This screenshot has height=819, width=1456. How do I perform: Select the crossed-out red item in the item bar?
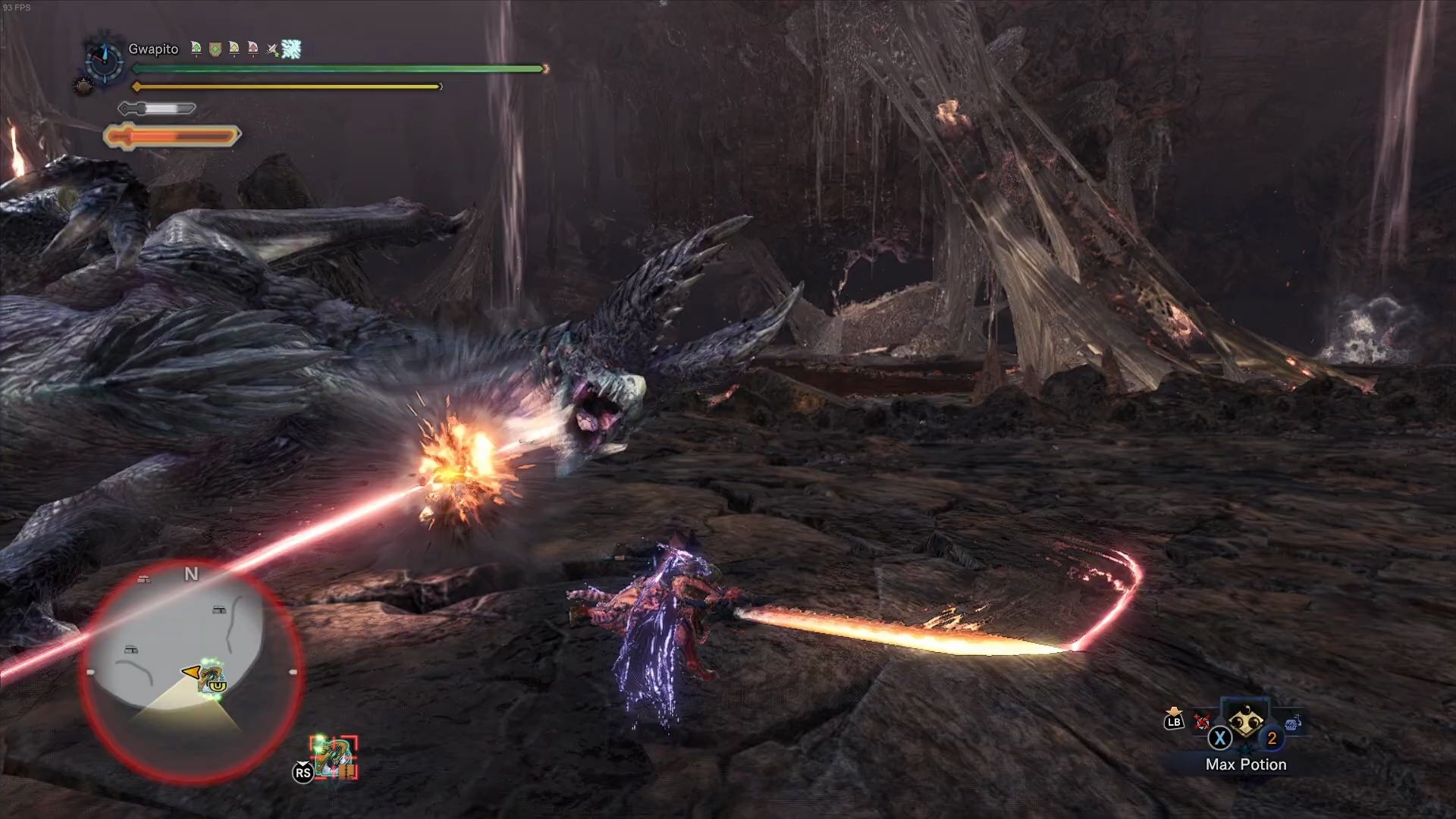point(1201,721)
